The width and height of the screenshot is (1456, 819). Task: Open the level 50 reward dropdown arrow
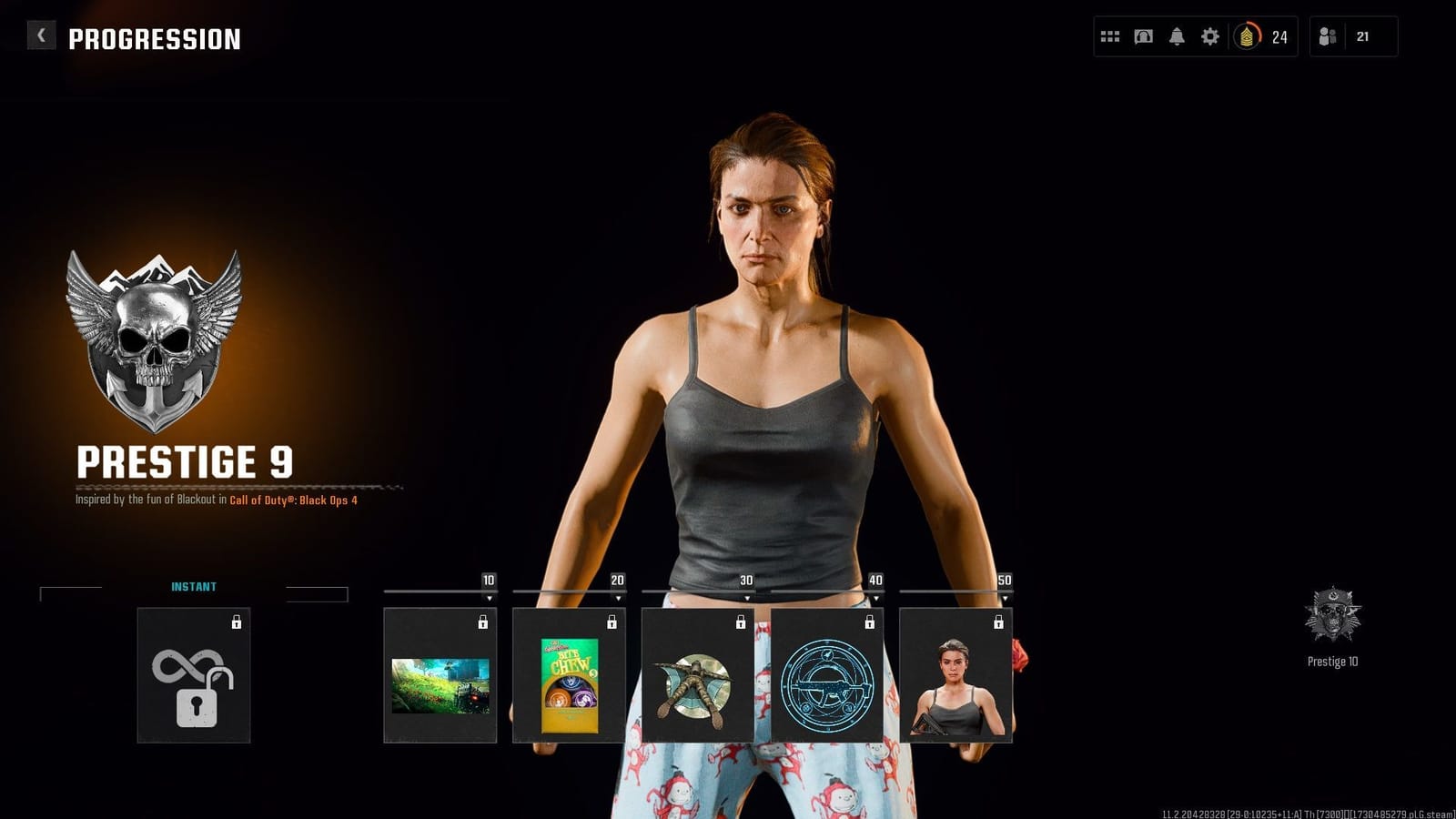point(1006,596)
